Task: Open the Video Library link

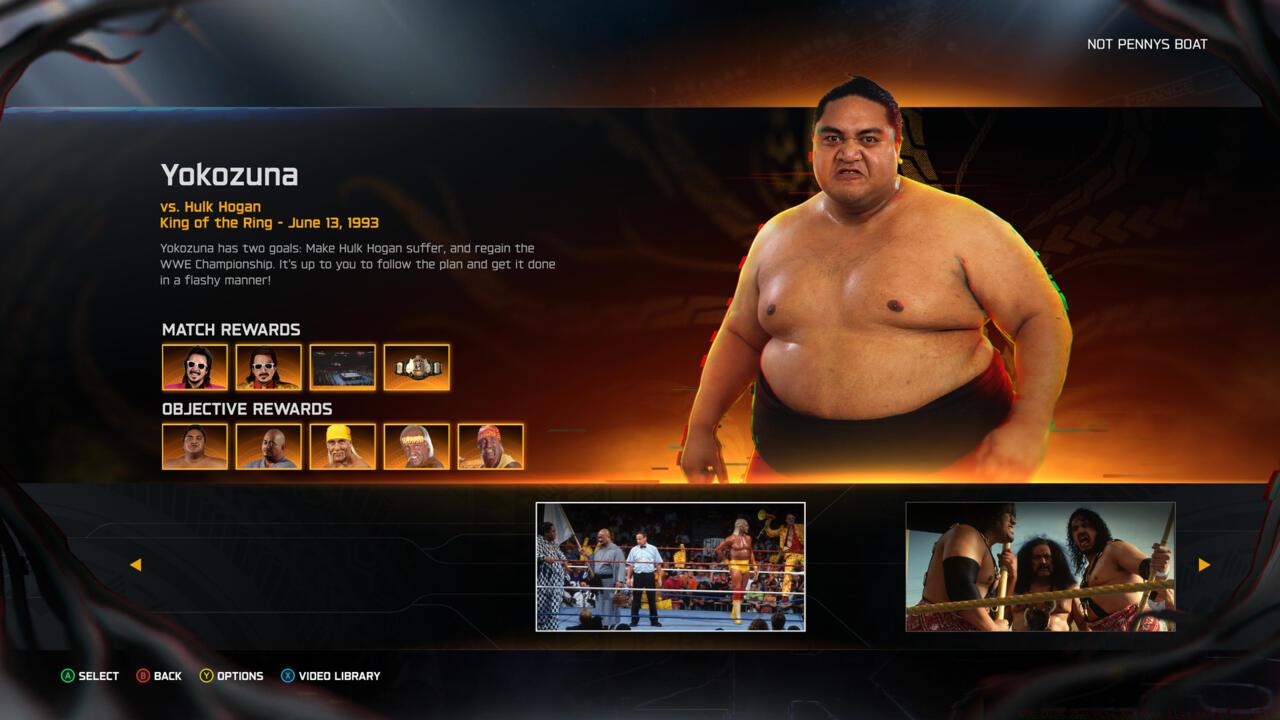Action: tap(338, 676)
